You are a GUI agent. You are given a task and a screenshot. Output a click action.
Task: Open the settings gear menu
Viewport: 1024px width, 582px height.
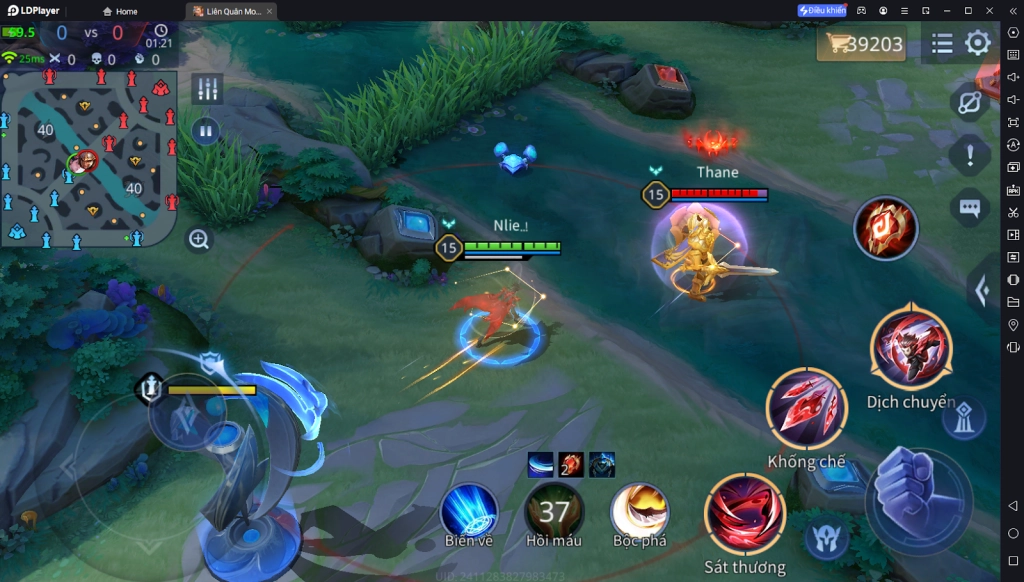[977, 43]
